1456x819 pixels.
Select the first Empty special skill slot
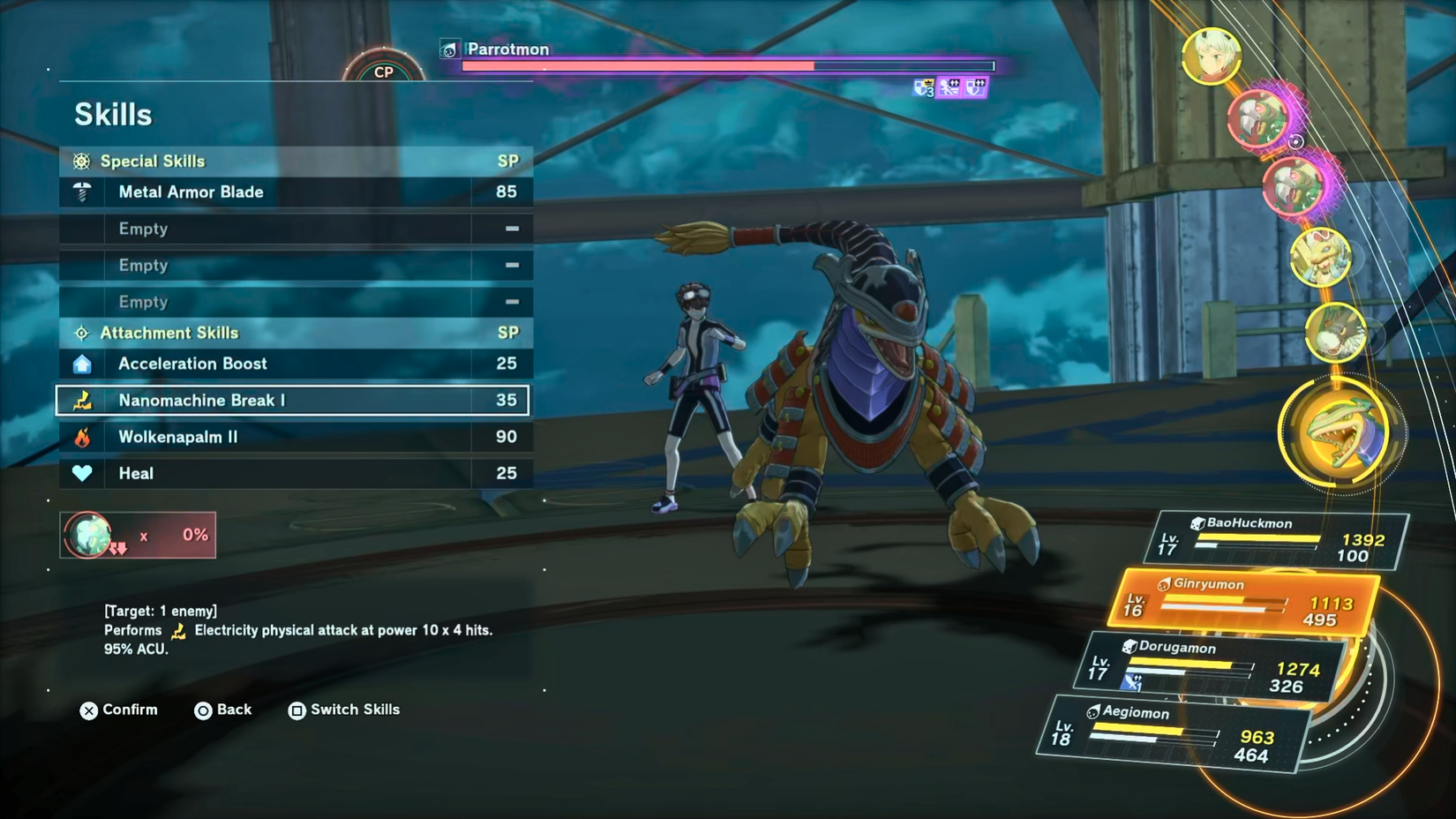[291, 229]
